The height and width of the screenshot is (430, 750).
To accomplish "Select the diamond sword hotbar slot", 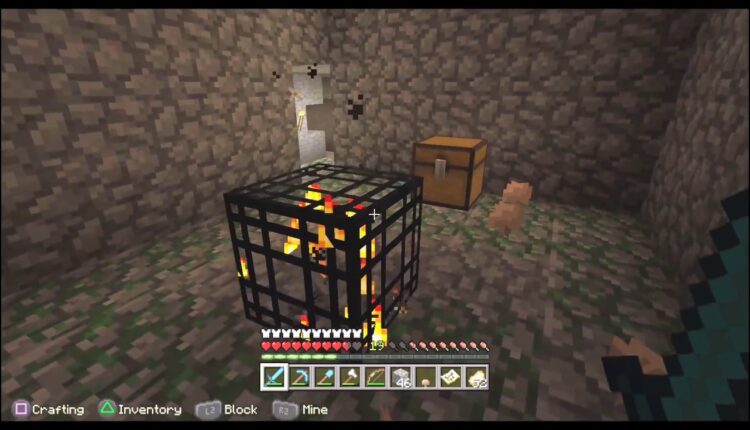I will click(x=274, y=377).
